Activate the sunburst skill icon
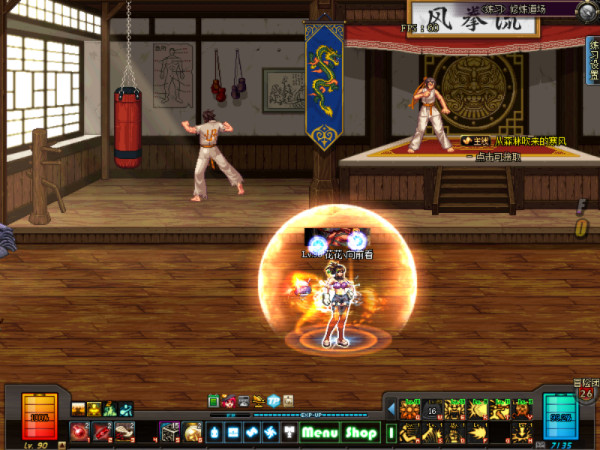Image resolution: width=600 pixels, height=450 pixels. [x=408, y=408]
